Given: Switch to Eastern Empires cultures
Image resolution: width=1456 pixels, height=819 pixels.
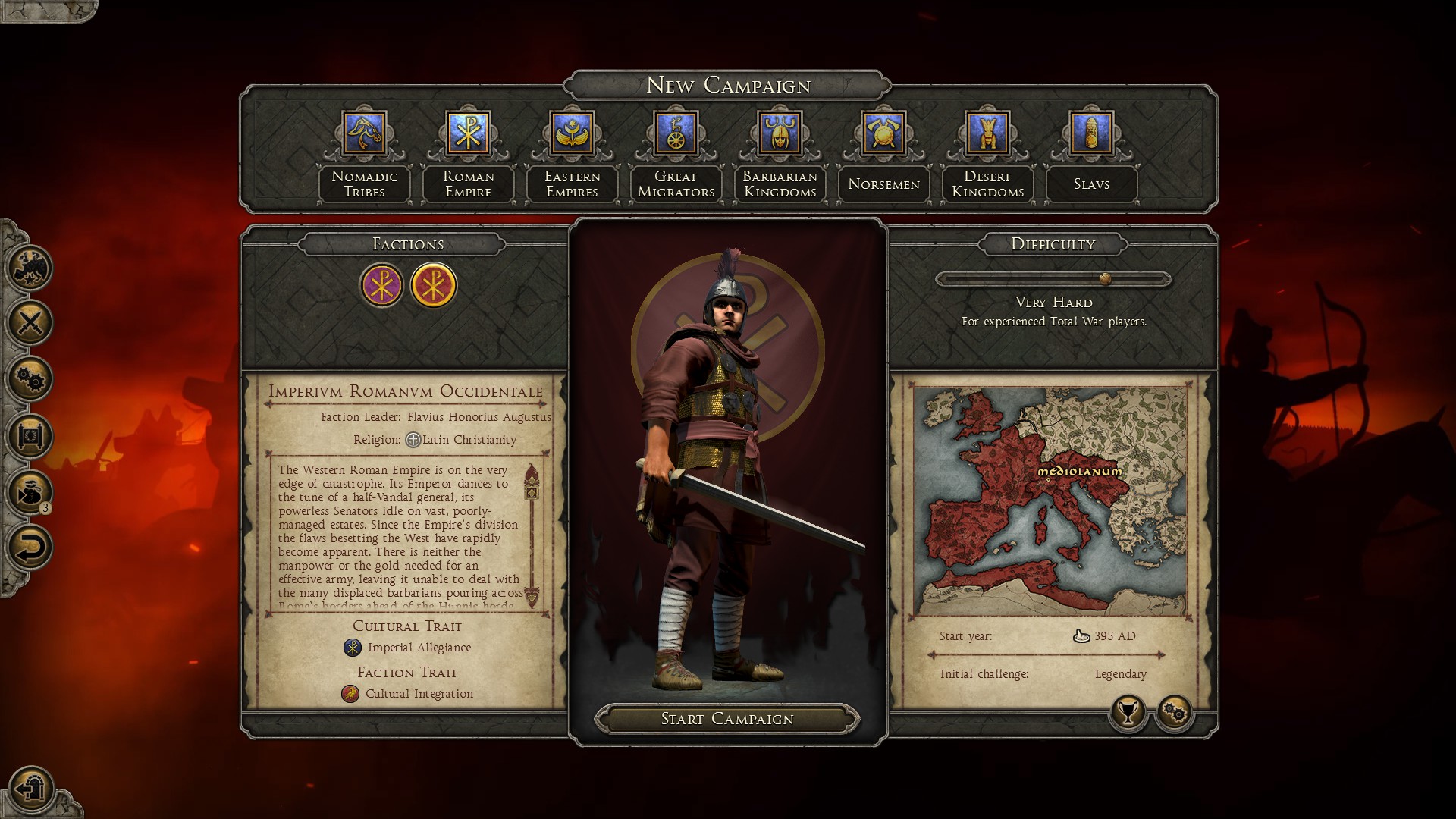Looking at the screenshot, I should 573,133.
